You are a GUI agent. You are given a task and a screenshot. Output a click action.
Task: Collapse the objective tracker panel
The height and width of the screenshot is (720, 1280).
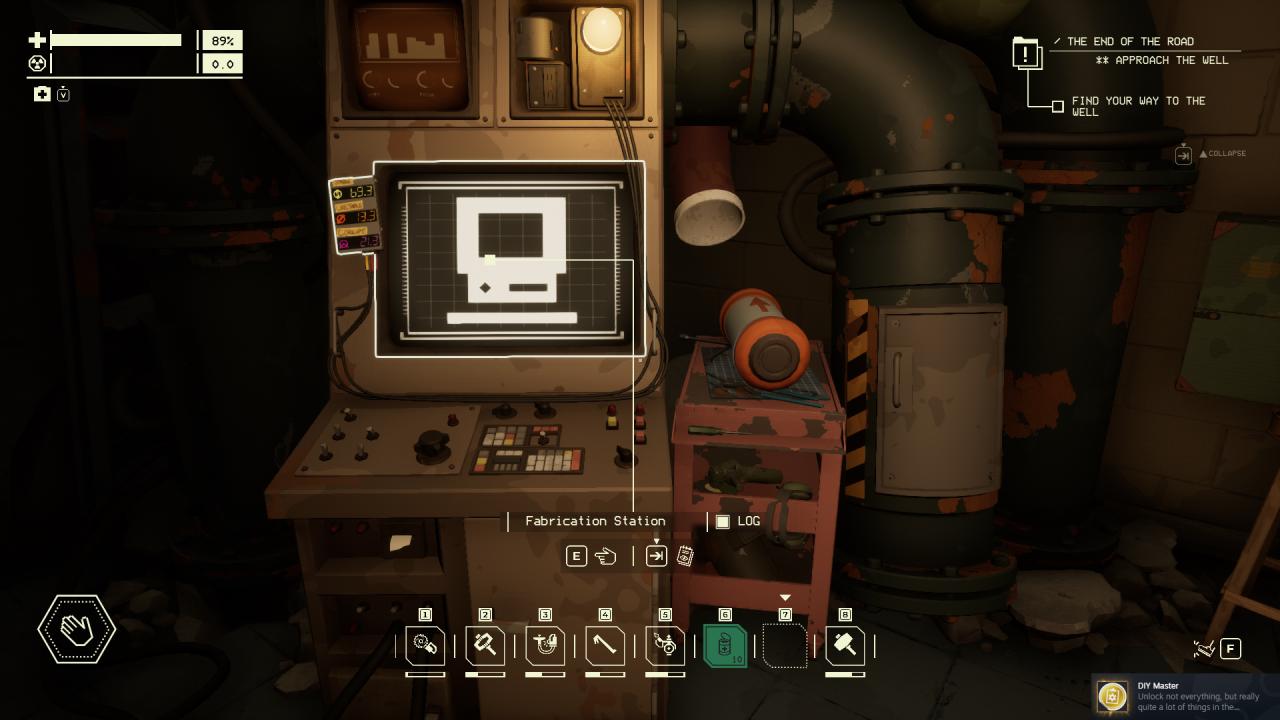click(1184, 154)
